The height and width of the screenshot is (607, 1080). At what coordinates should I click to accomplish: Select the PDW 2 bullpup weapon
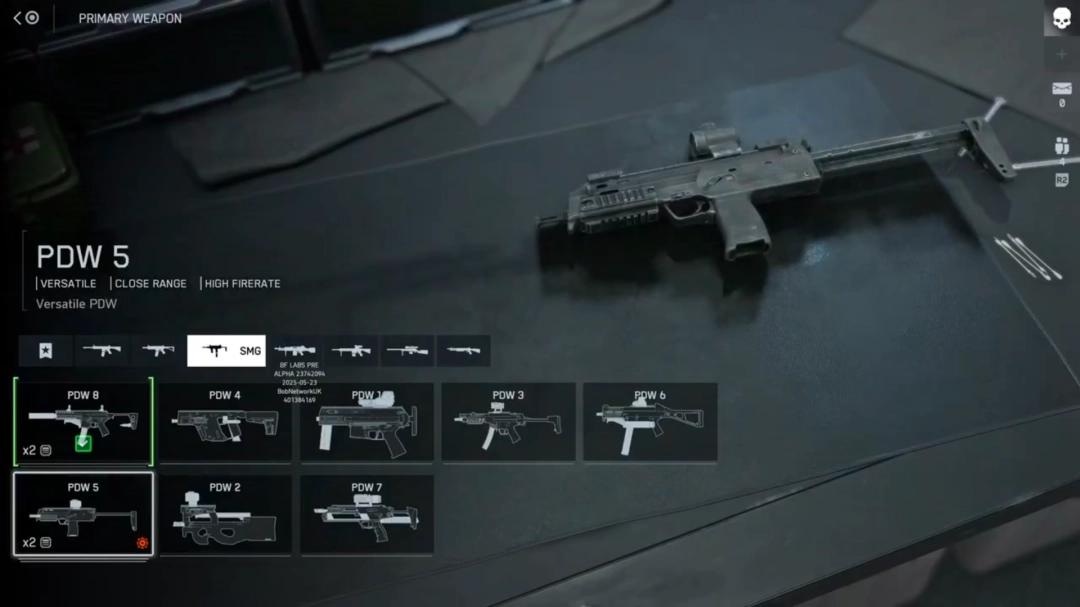(225, 514)
